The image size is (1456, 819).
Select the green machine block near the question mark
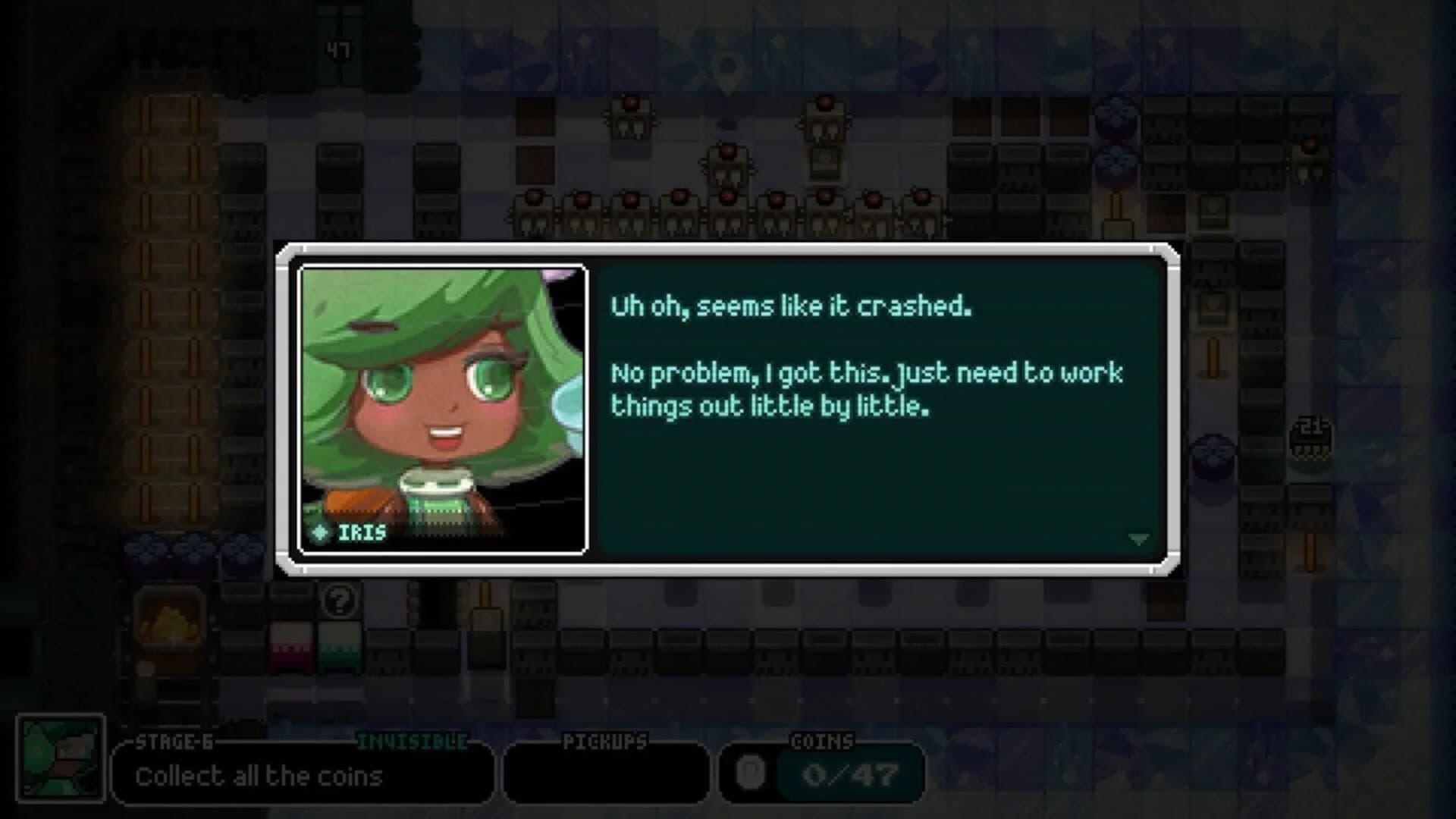(x=340, y=650)
